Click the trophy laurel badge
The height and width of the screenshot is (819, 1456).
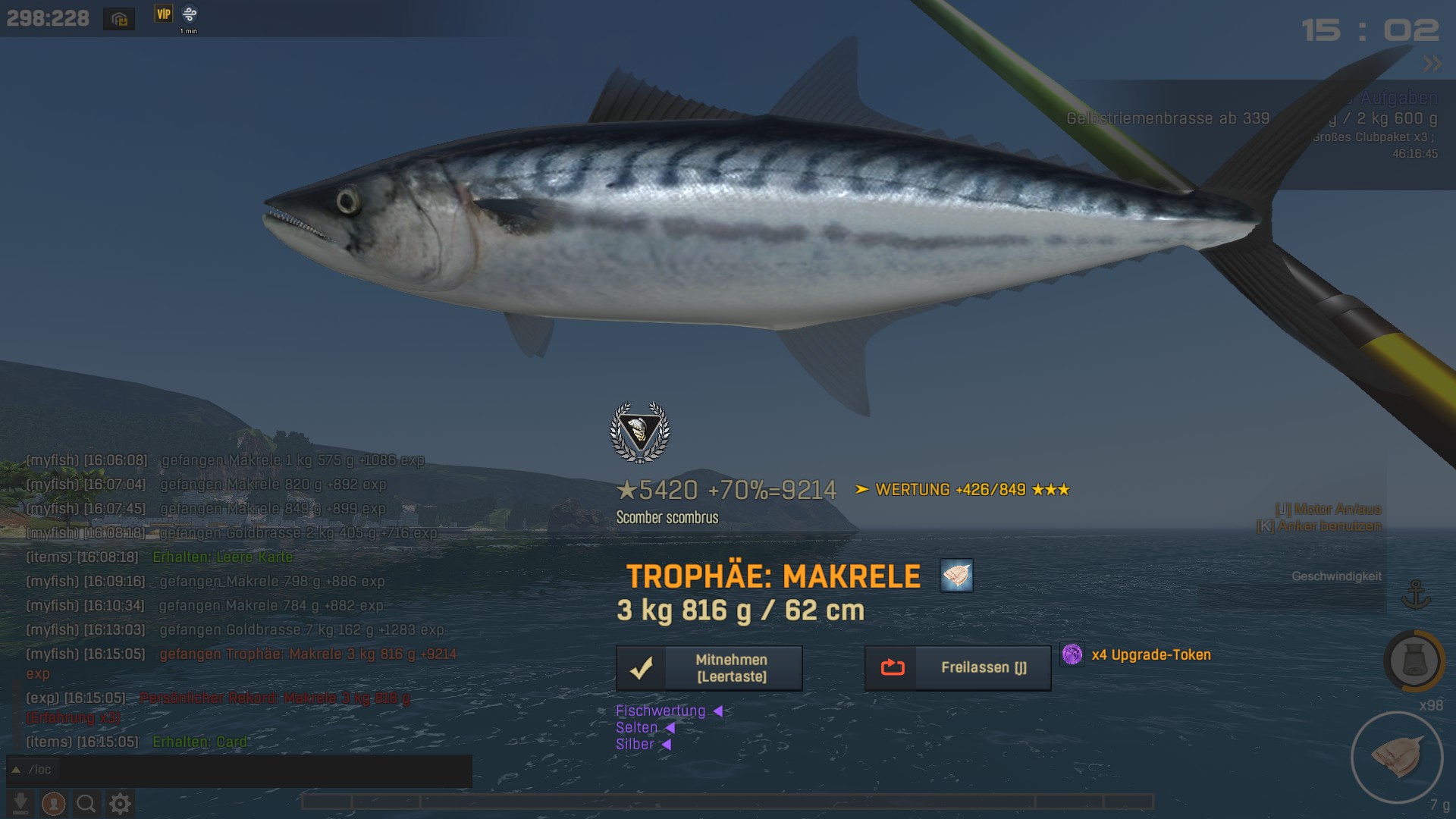(x=640, y=432)
